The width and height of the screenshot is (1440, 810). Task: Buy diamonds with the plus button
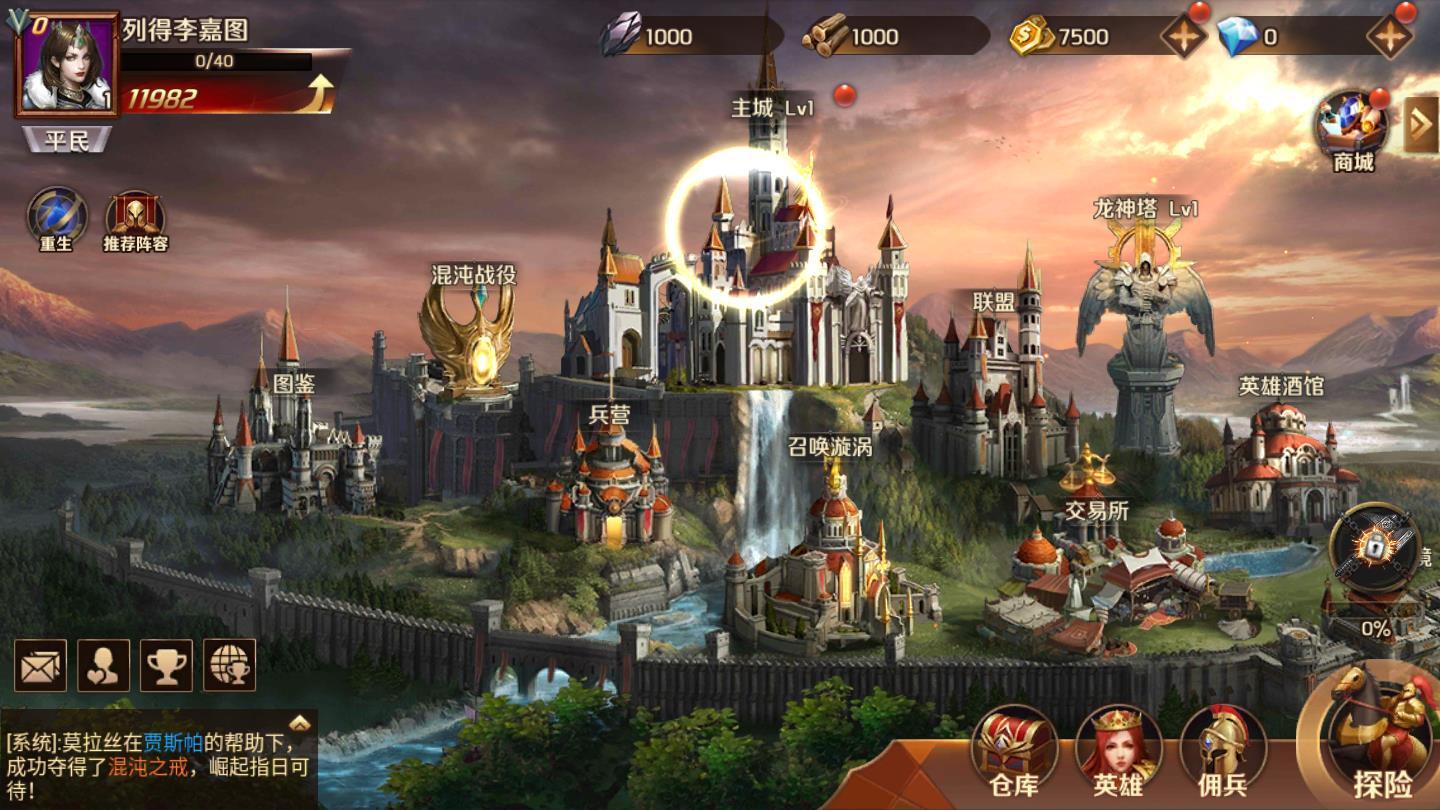tap(1389, 37)
